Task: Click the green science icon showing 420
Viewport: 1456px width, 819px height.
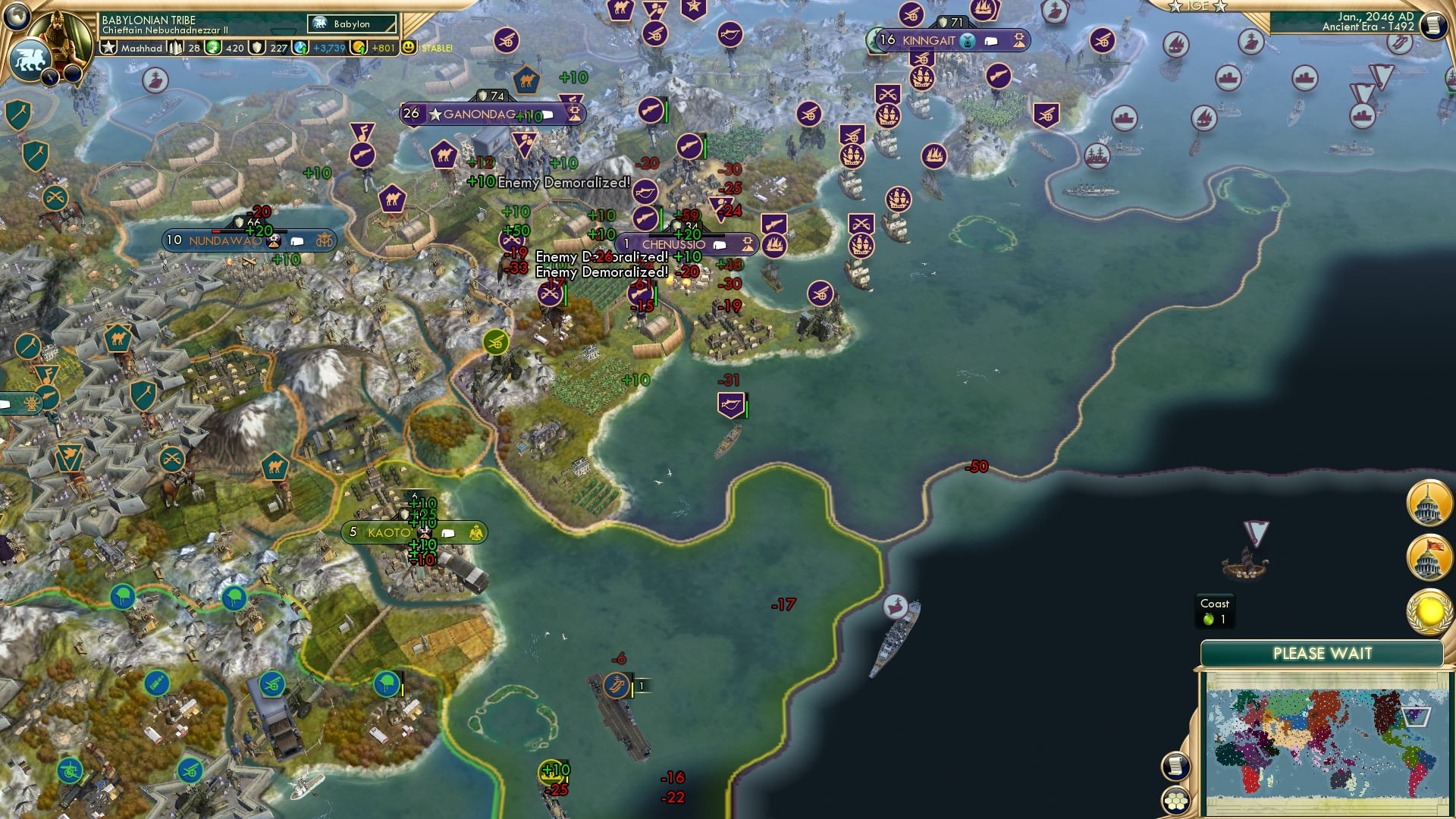Action: coord(212,47)
